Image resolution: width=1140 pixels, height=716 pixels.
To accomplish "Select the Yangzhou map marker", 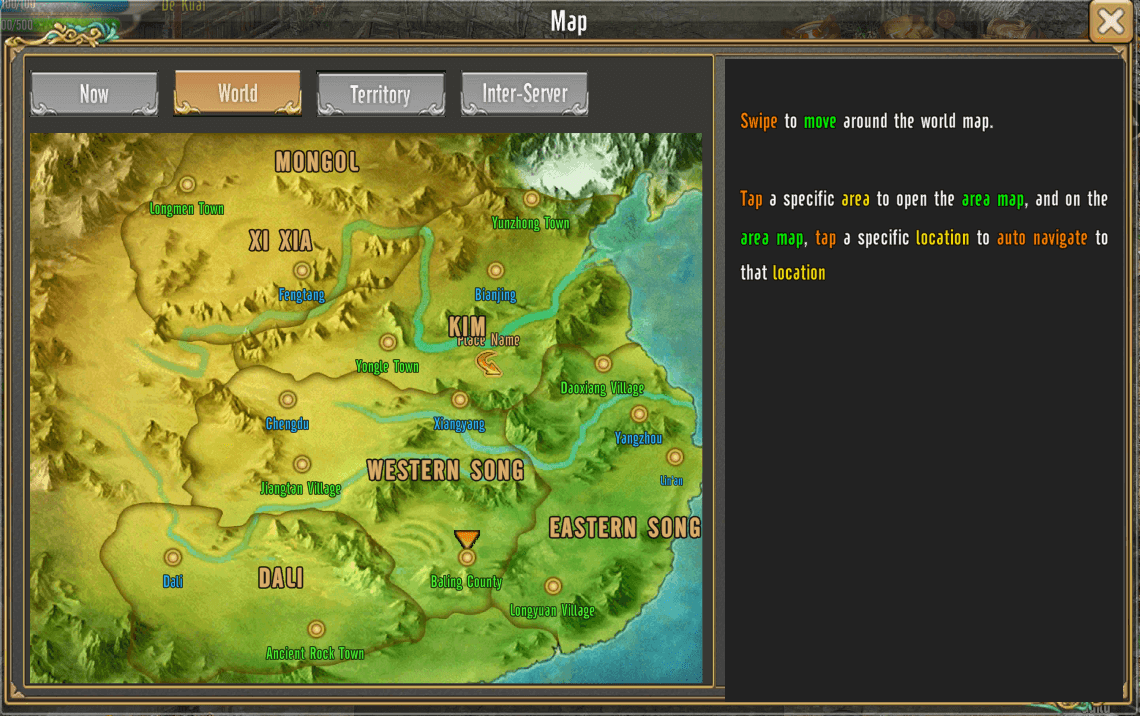I will pos(639,415).
